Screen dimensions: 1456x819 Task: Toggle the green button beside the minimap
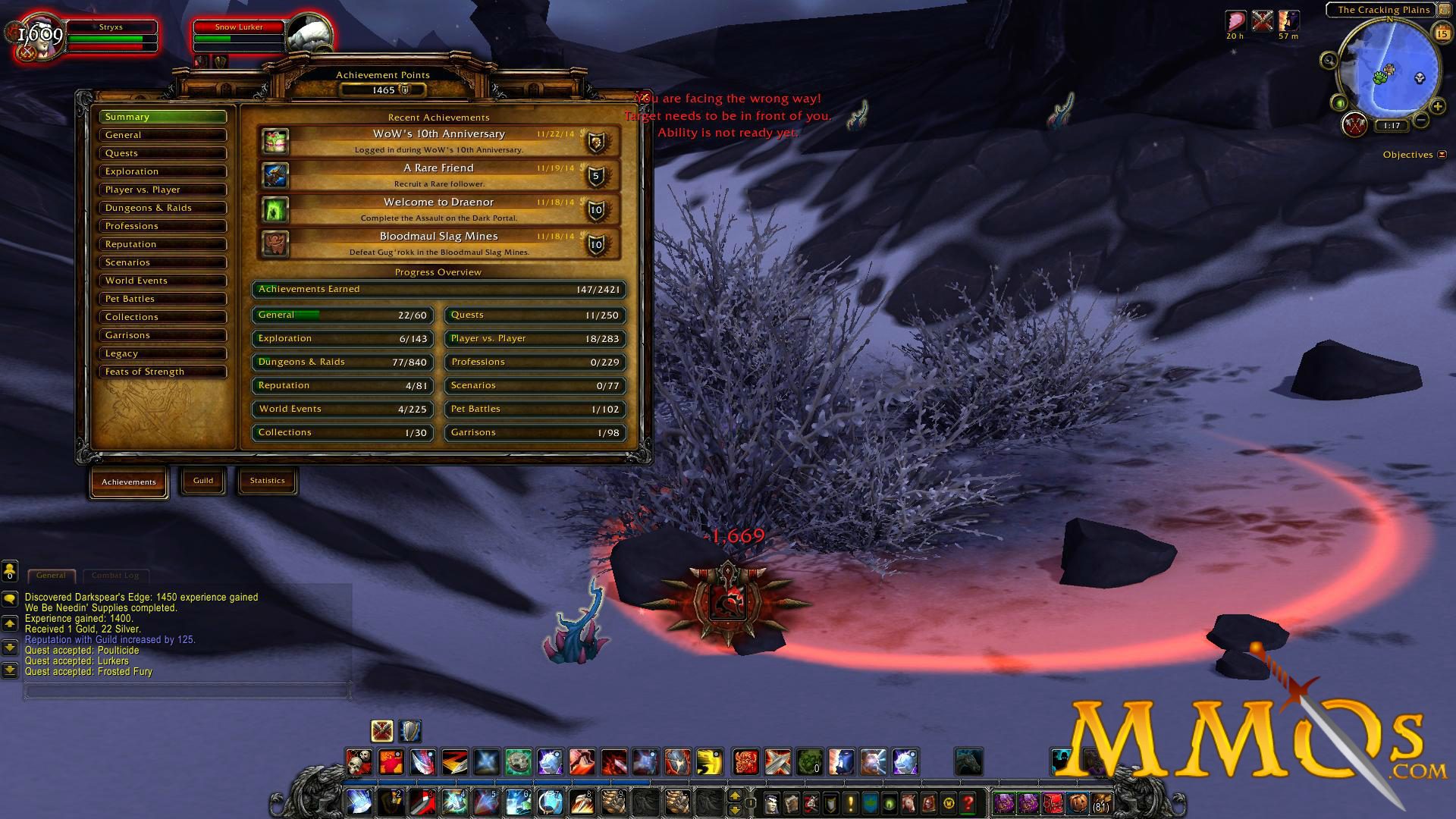click(1338, 104)
